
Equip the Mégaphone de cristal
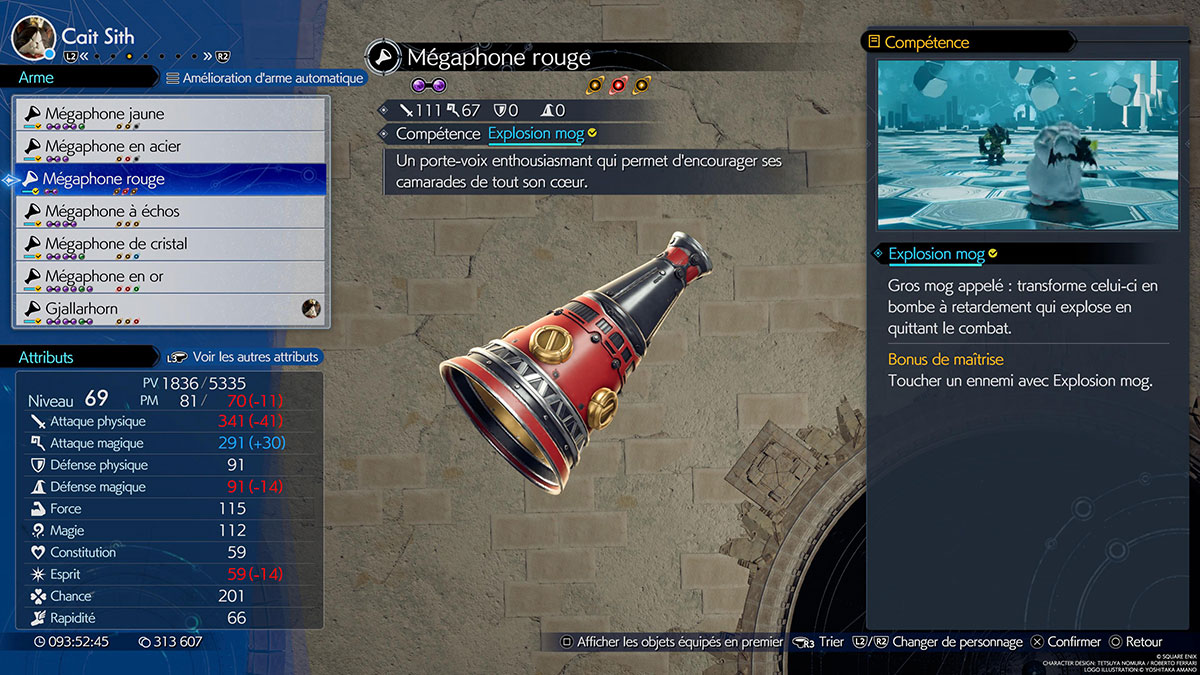(x=170, y=244)
